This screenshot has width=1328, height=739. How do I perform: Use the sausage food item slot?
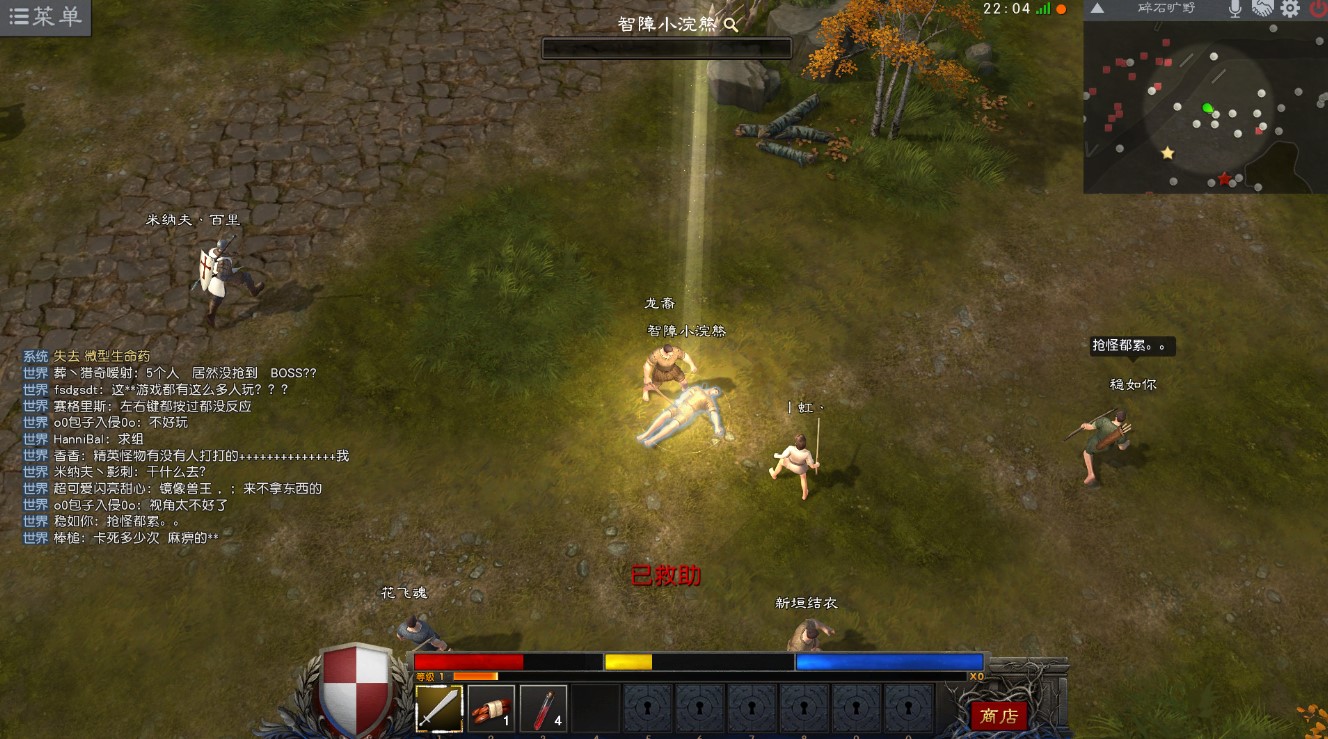point(491,709)
